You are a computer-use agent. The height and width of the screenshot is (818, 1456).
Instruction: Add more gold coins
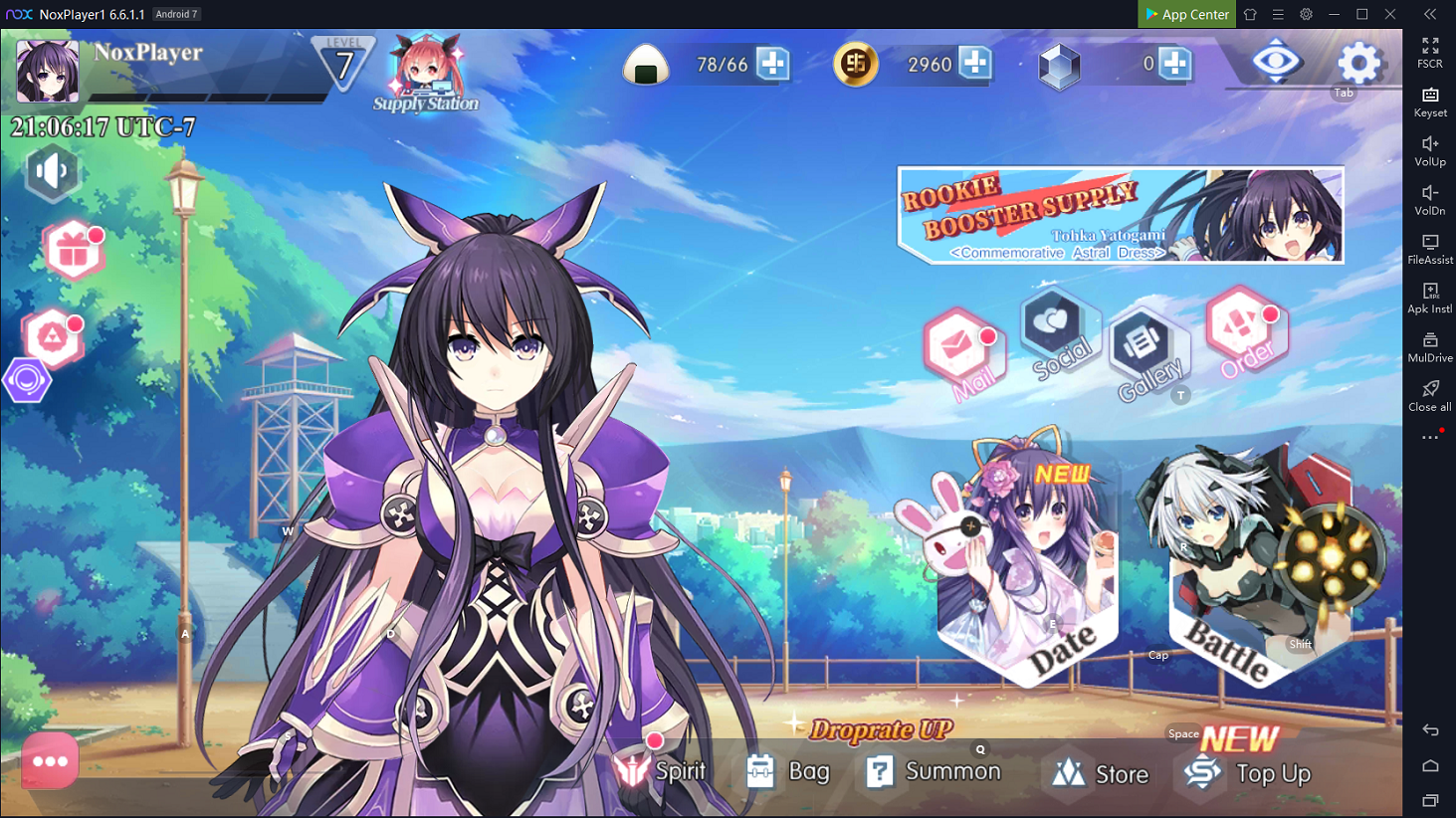[x=975, y=64]
